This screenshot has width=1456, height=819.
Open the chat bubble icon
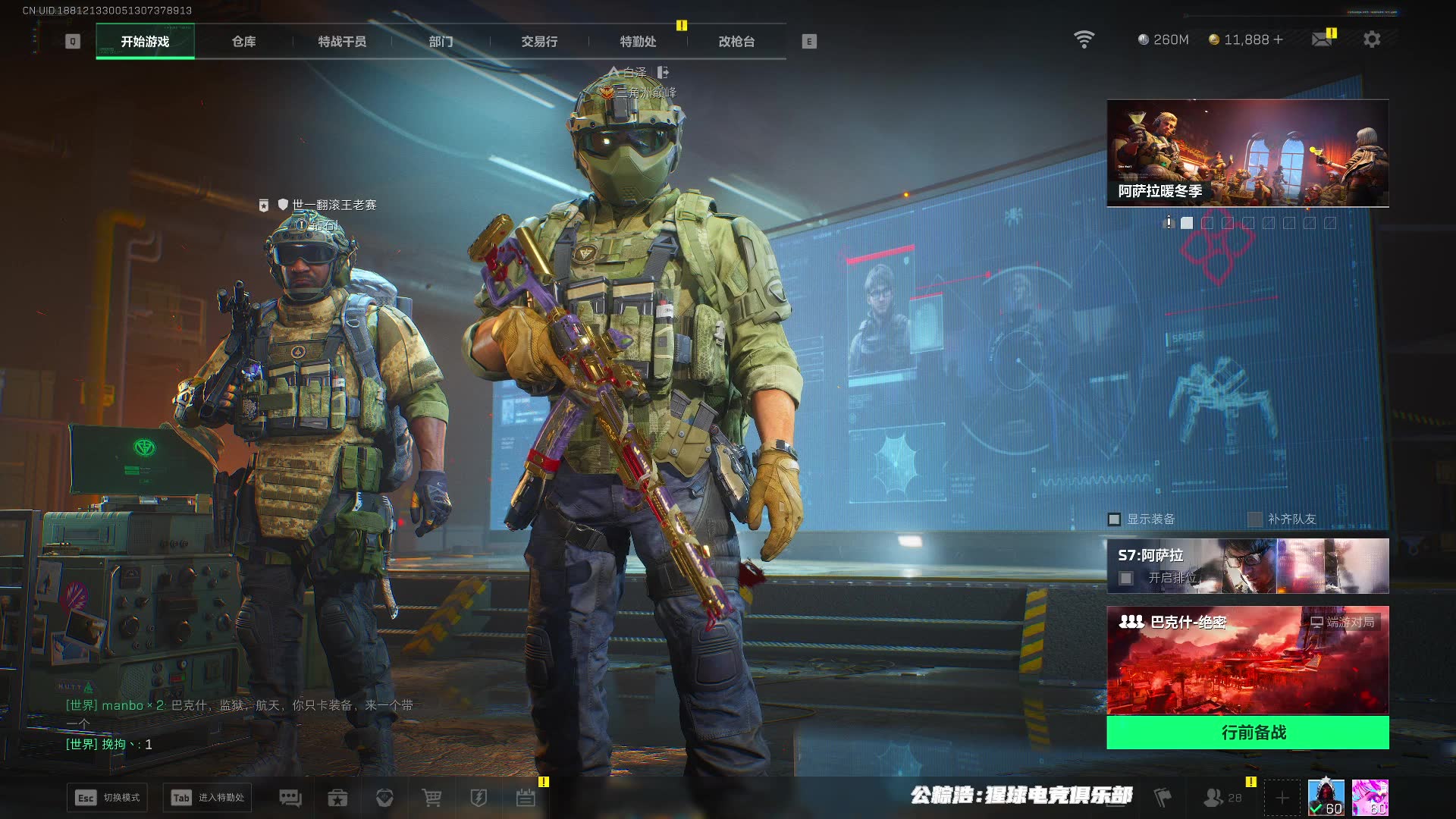click(290, 798)
